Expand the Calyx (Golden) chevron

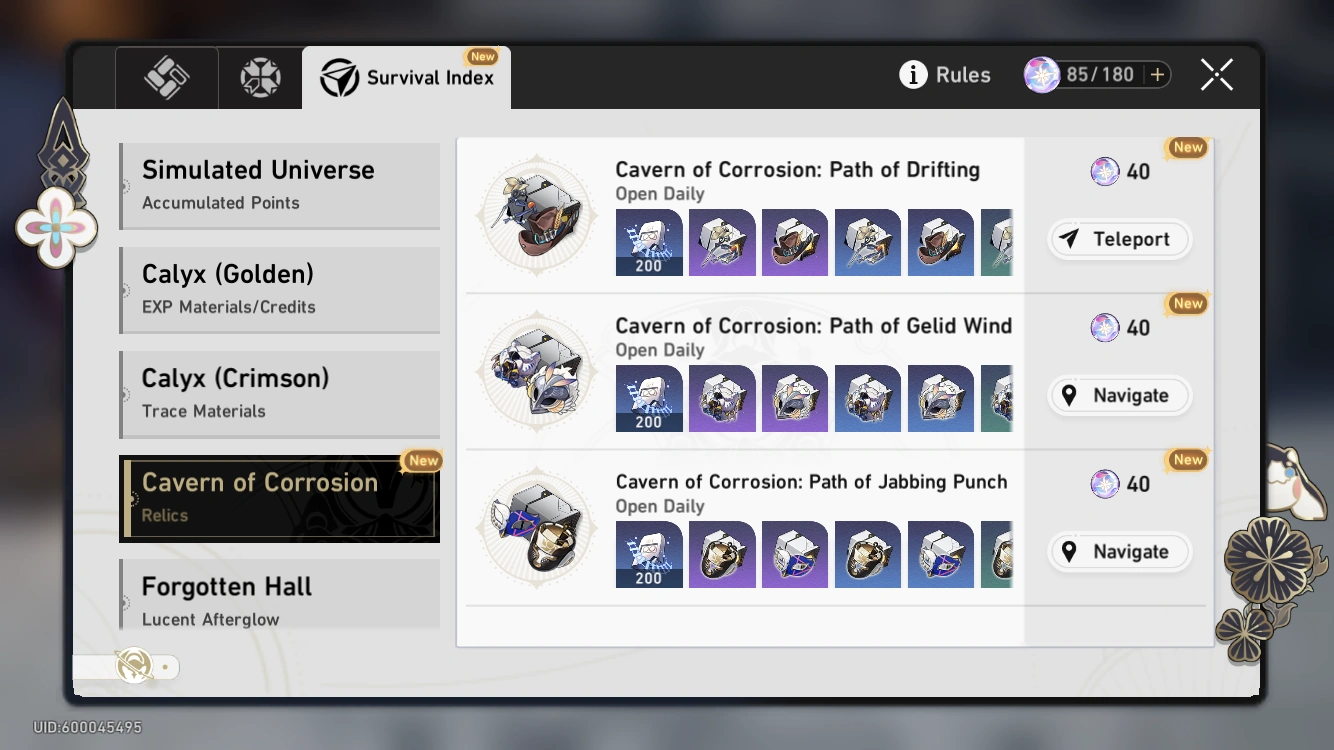pos(124,289)
